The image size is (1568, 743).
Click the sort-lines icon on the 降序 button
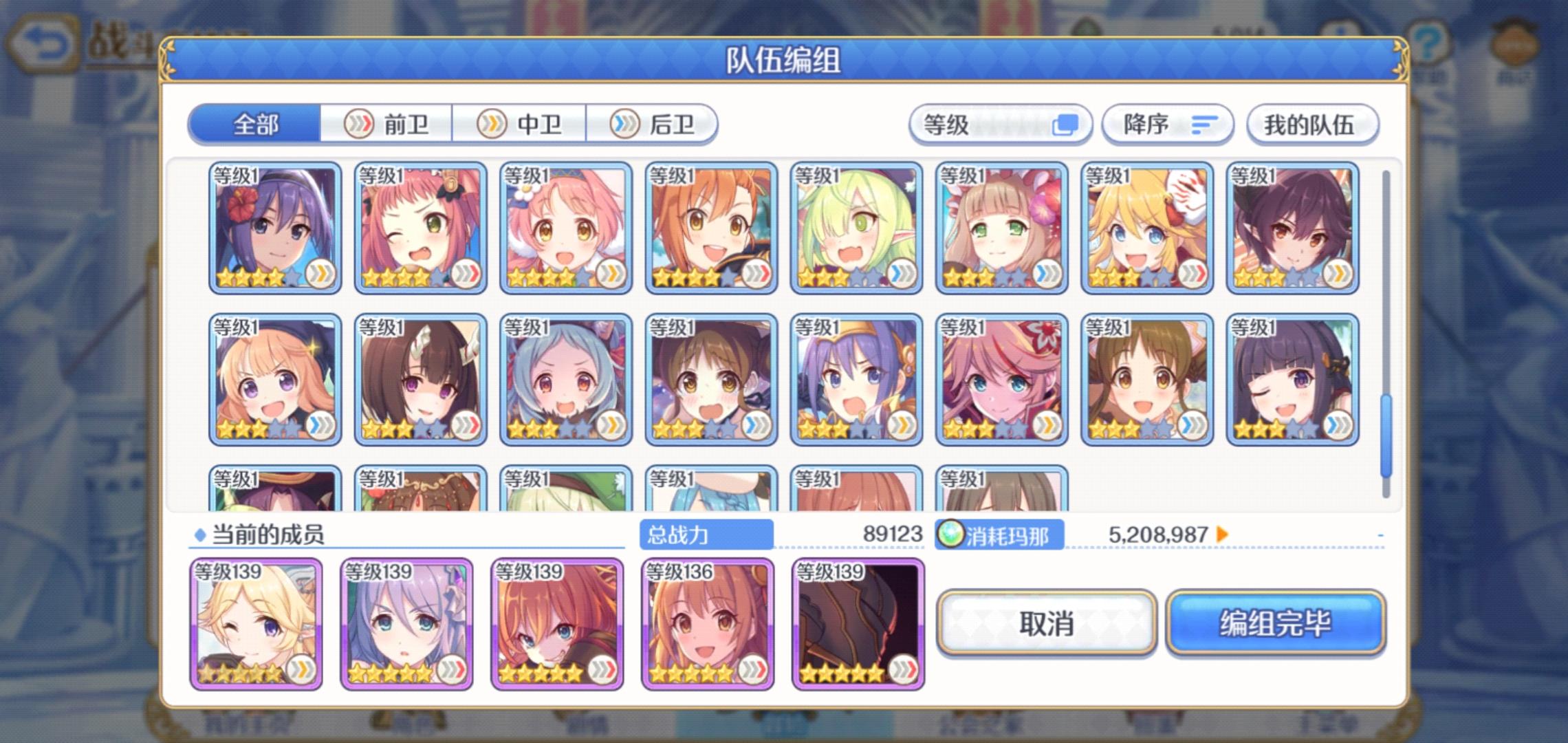pos(1204,125)
